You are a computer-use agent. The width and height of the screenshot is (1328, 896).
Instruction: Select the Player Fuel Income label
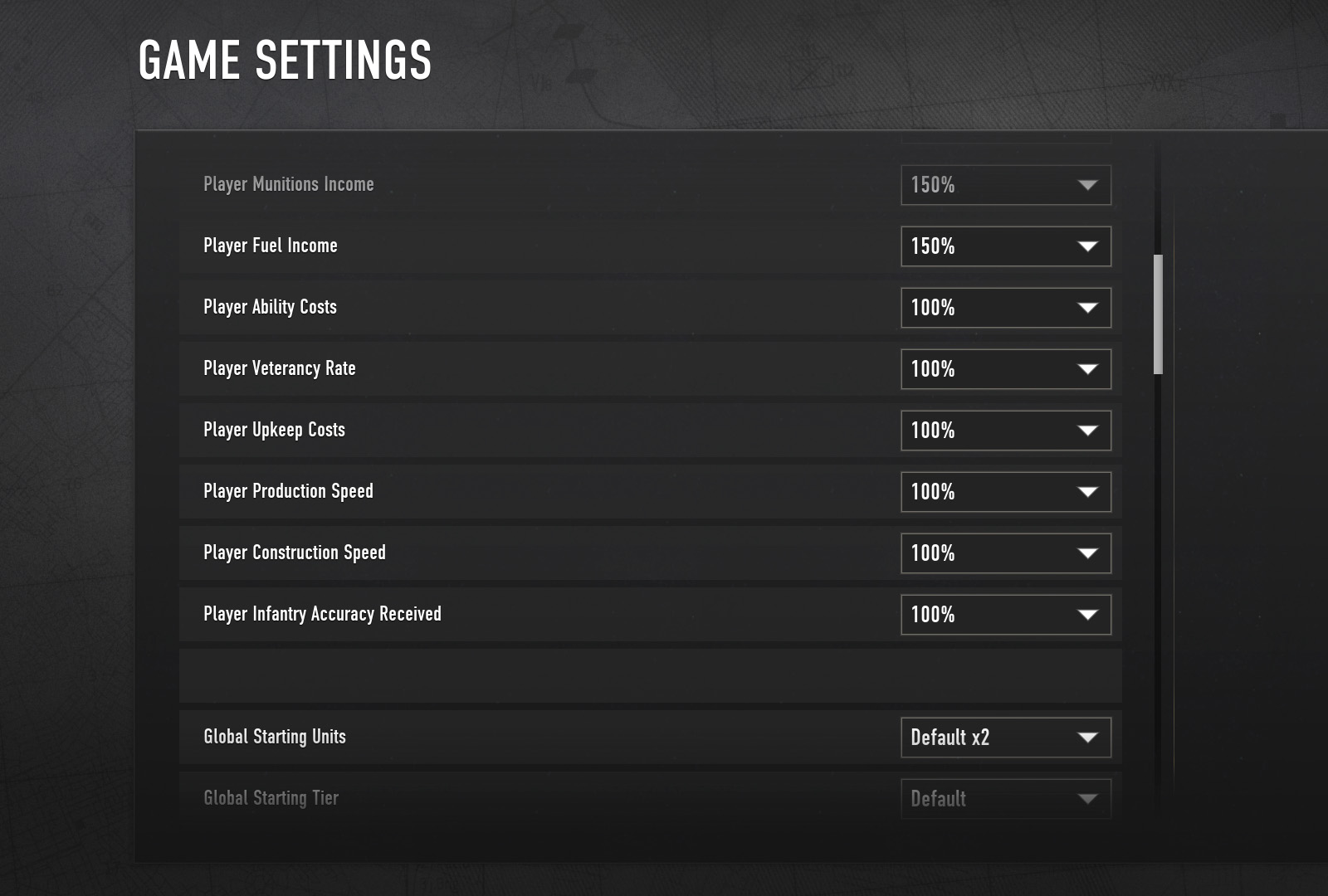click(x=271, y=246)
